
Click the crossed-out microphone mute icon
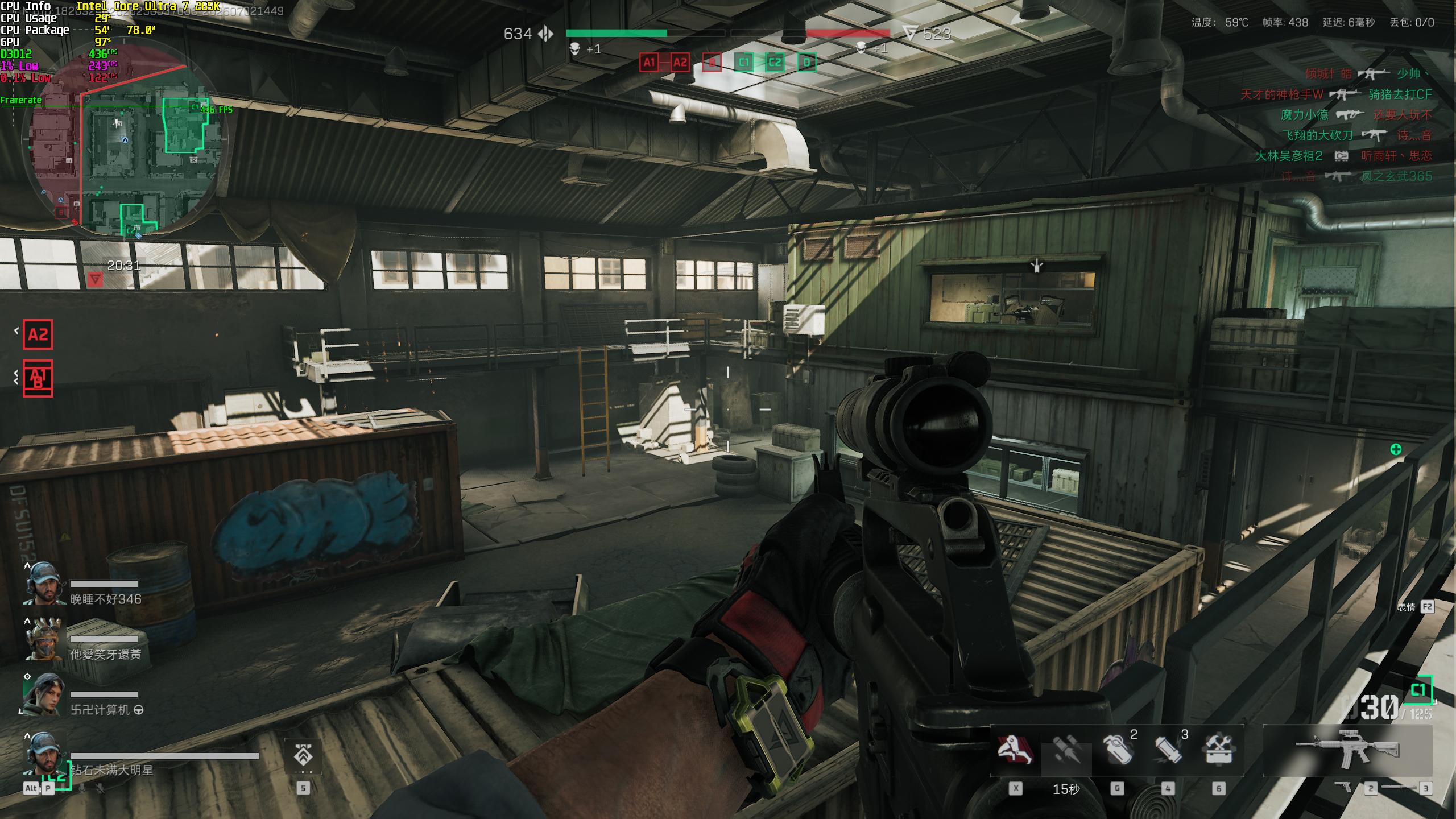pyautogui.click(x=100, y=788)
